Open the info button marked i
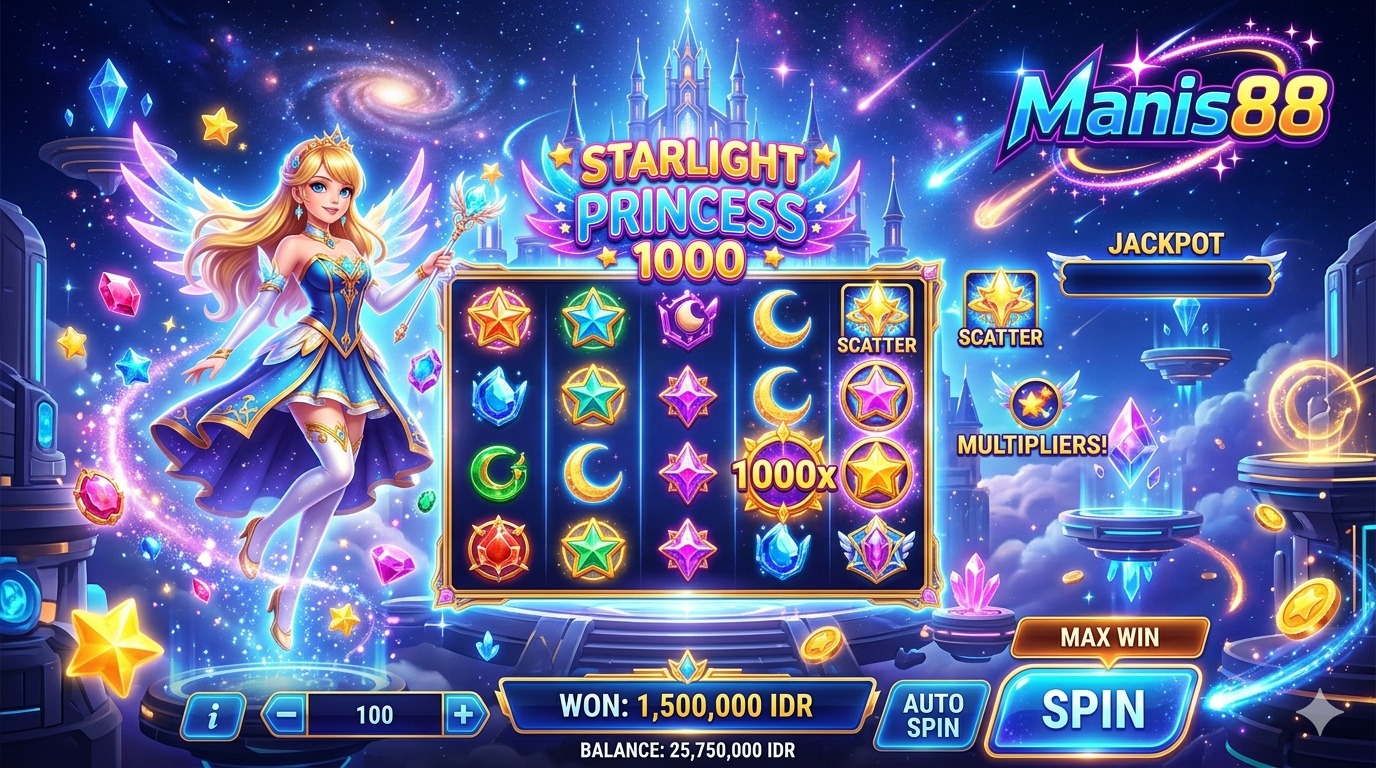 213,715
